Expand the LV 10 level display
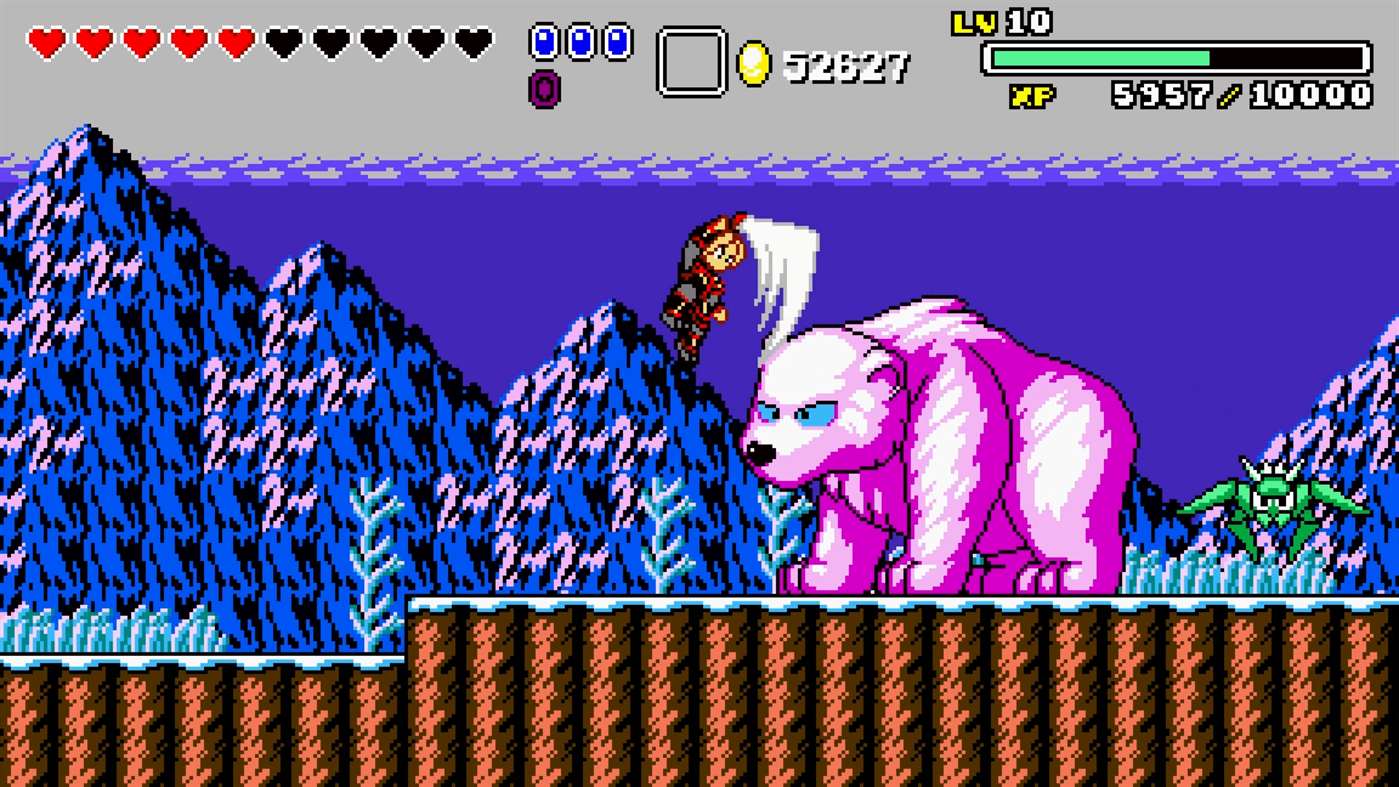The image size is (1399, 787). coord(1000,22)
